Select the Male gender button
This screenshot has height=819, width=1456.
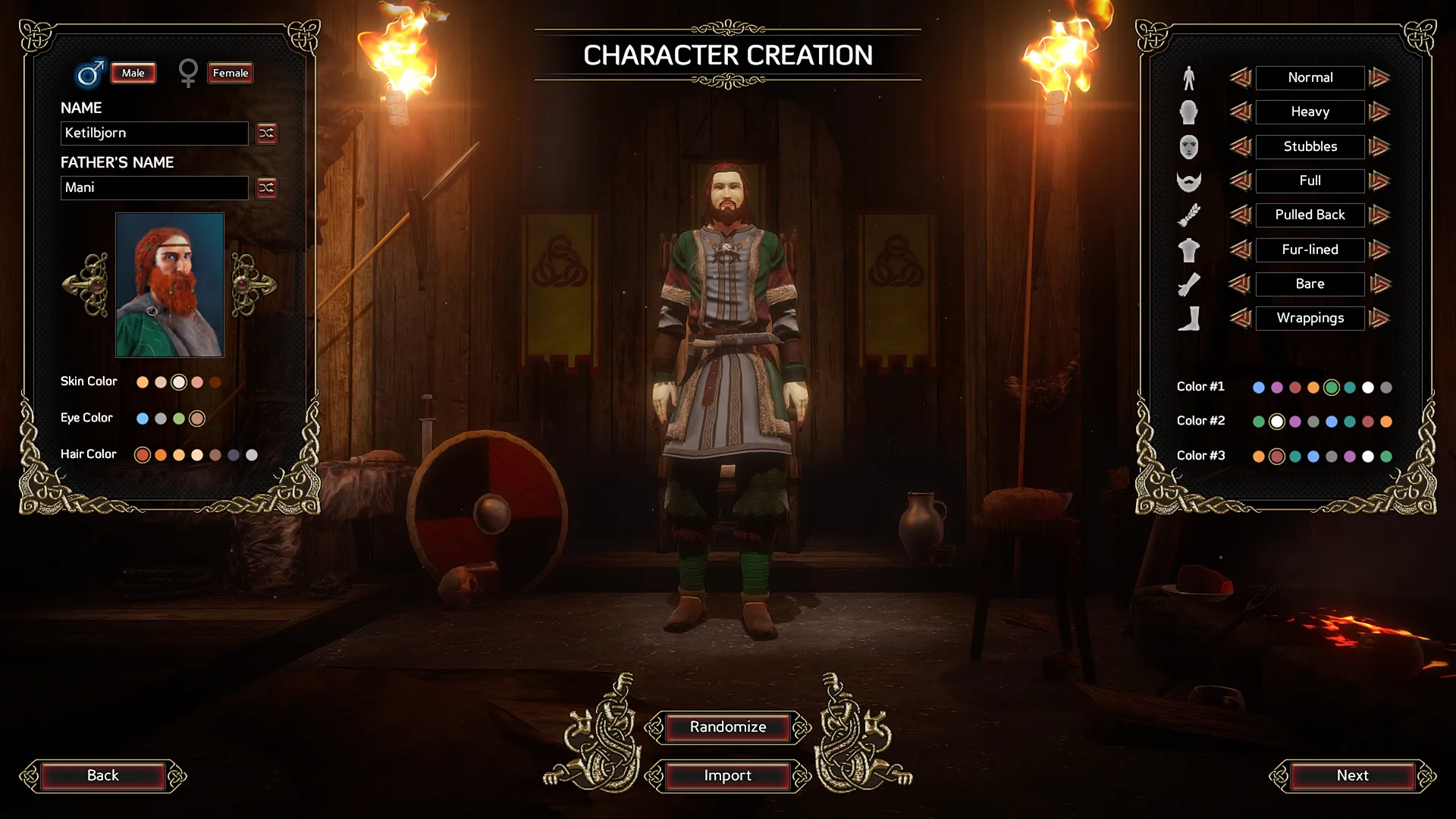coord(133,73)
